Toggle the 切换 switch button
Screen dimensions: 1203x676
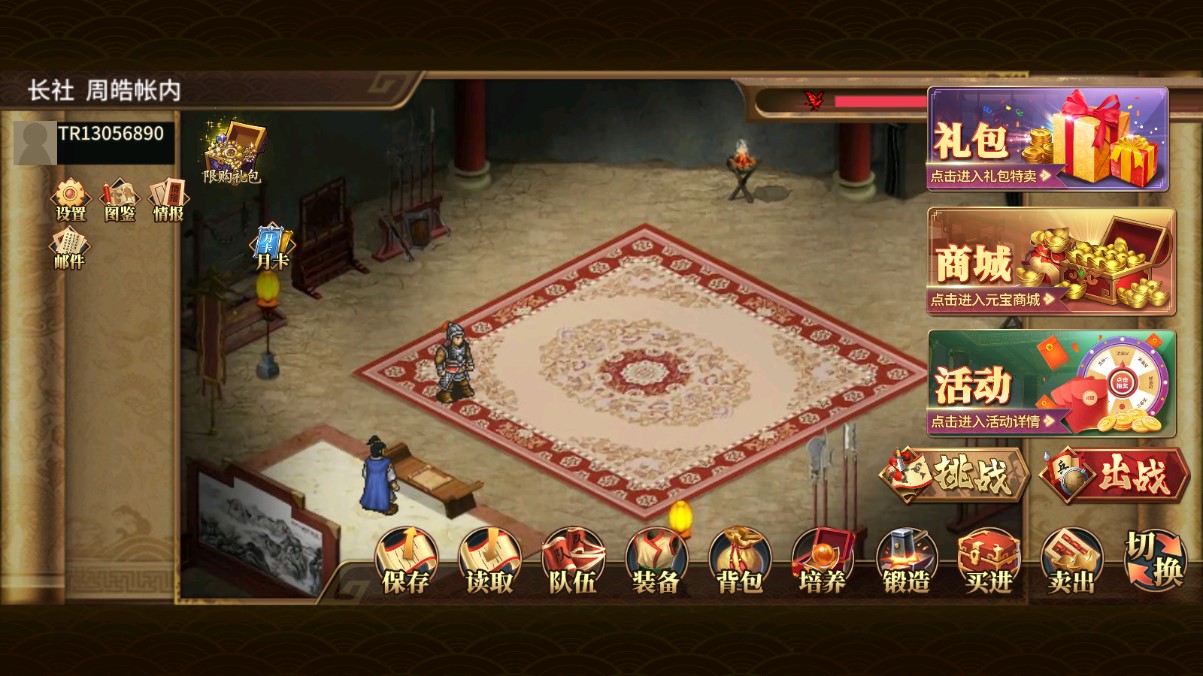1154,560
